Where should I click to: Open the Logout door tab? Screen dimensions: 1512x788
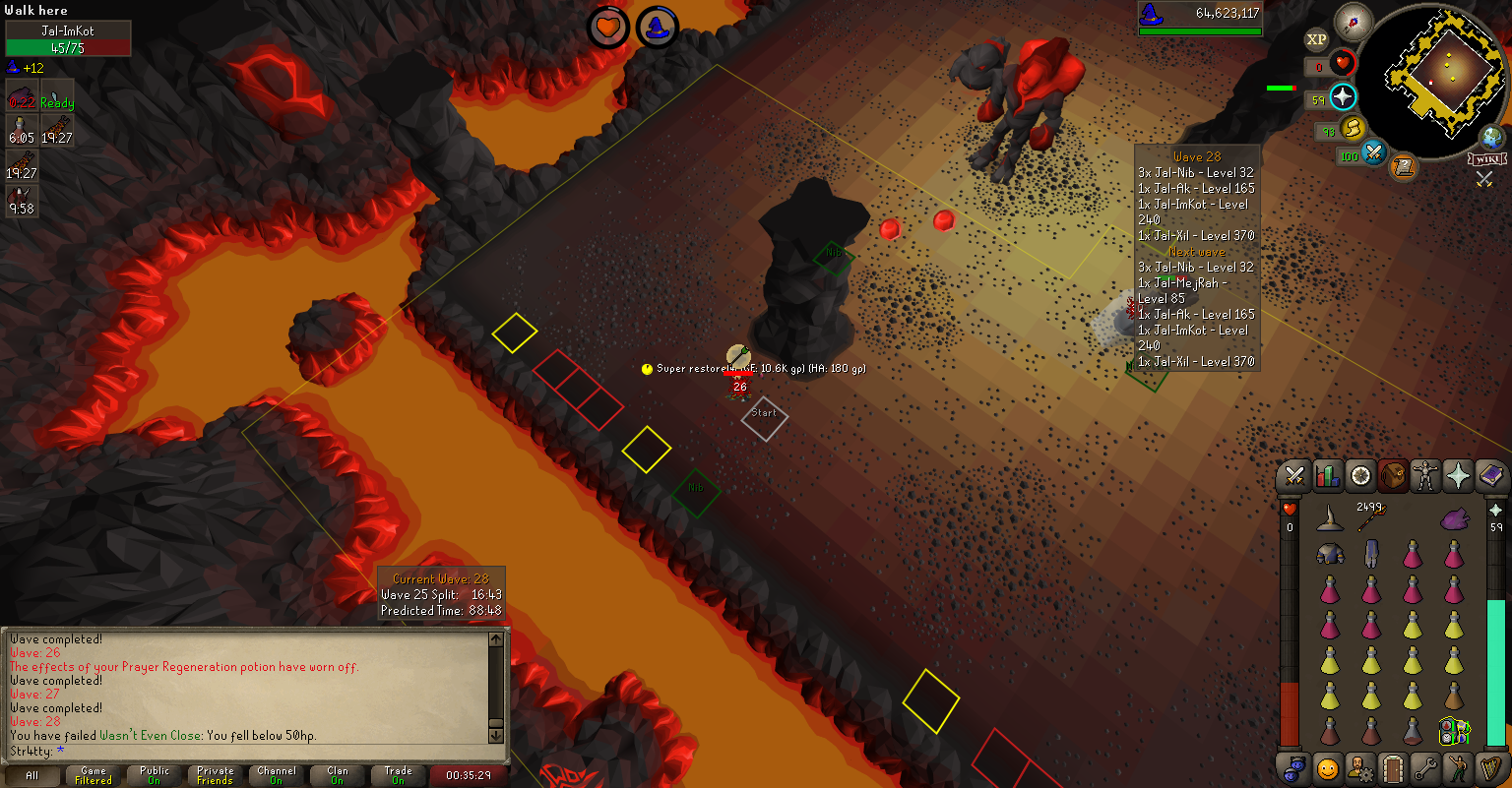pos(1393,767)
